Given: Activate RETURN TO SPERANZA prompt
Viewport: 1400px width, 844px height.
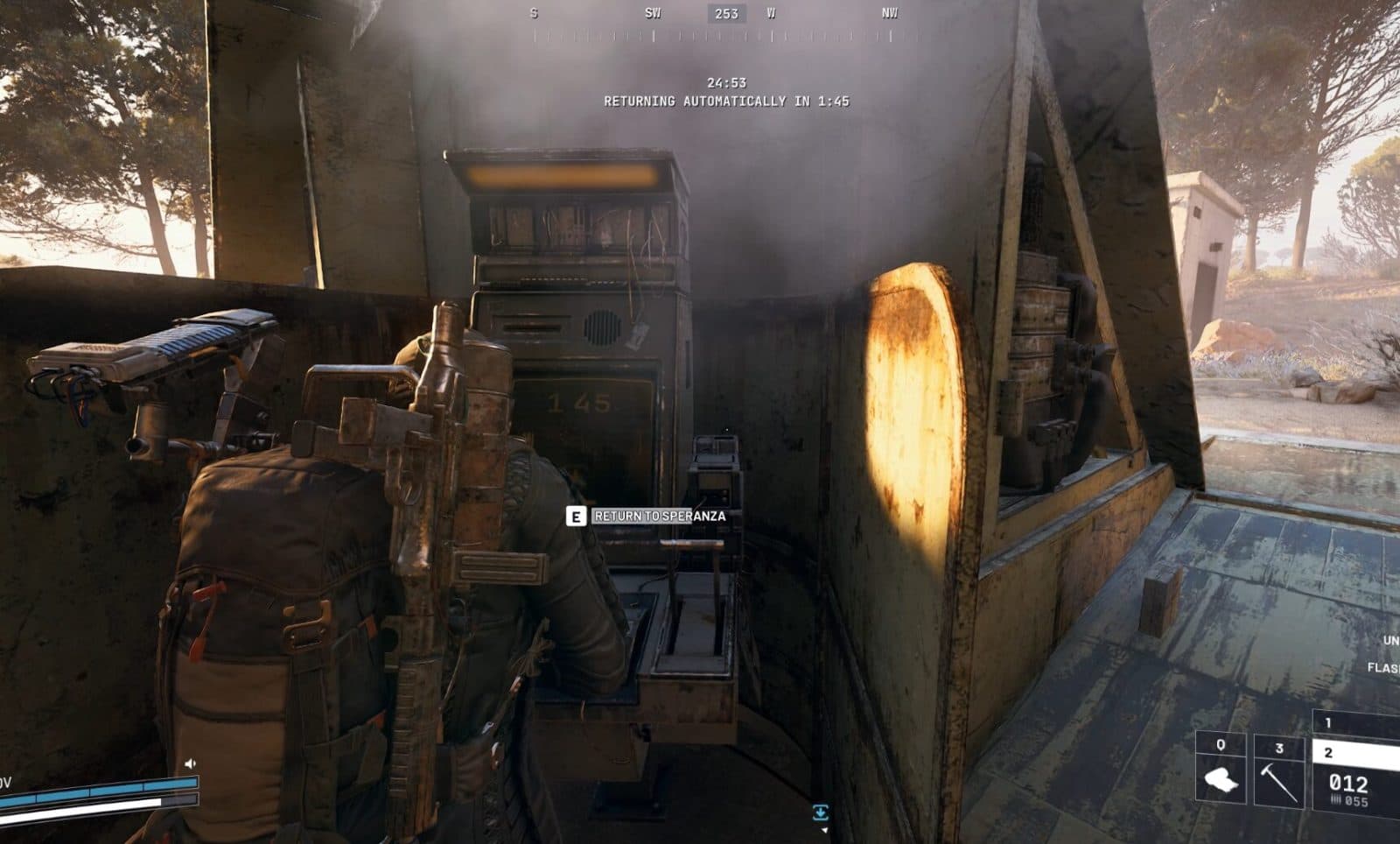Looking at the screenshot, I should point(659,517).
